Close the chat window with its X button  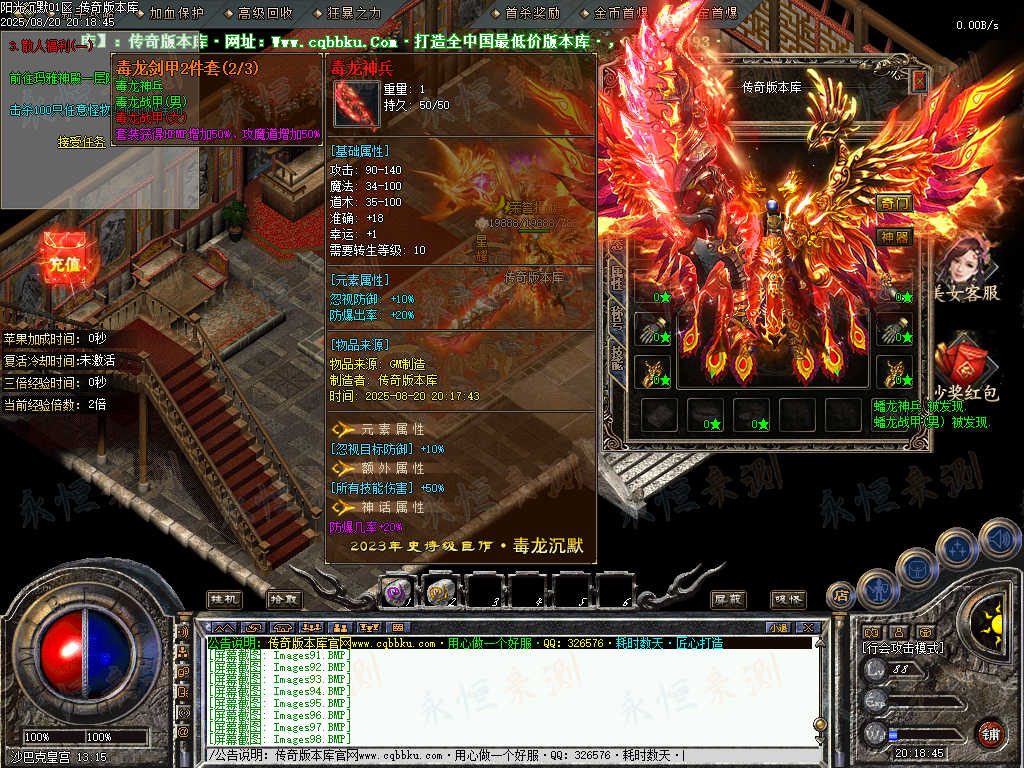808,627
